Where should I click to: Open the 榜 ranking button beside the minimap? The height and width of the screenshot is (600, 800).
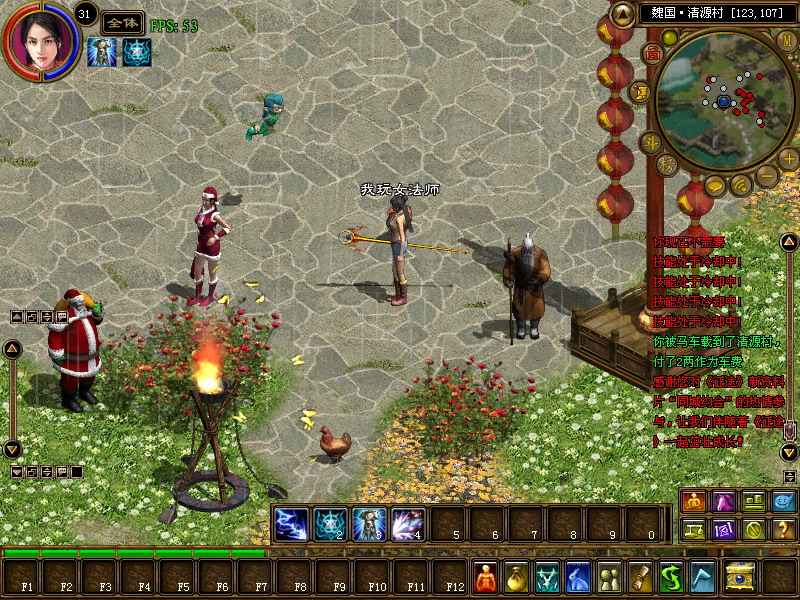668,165
